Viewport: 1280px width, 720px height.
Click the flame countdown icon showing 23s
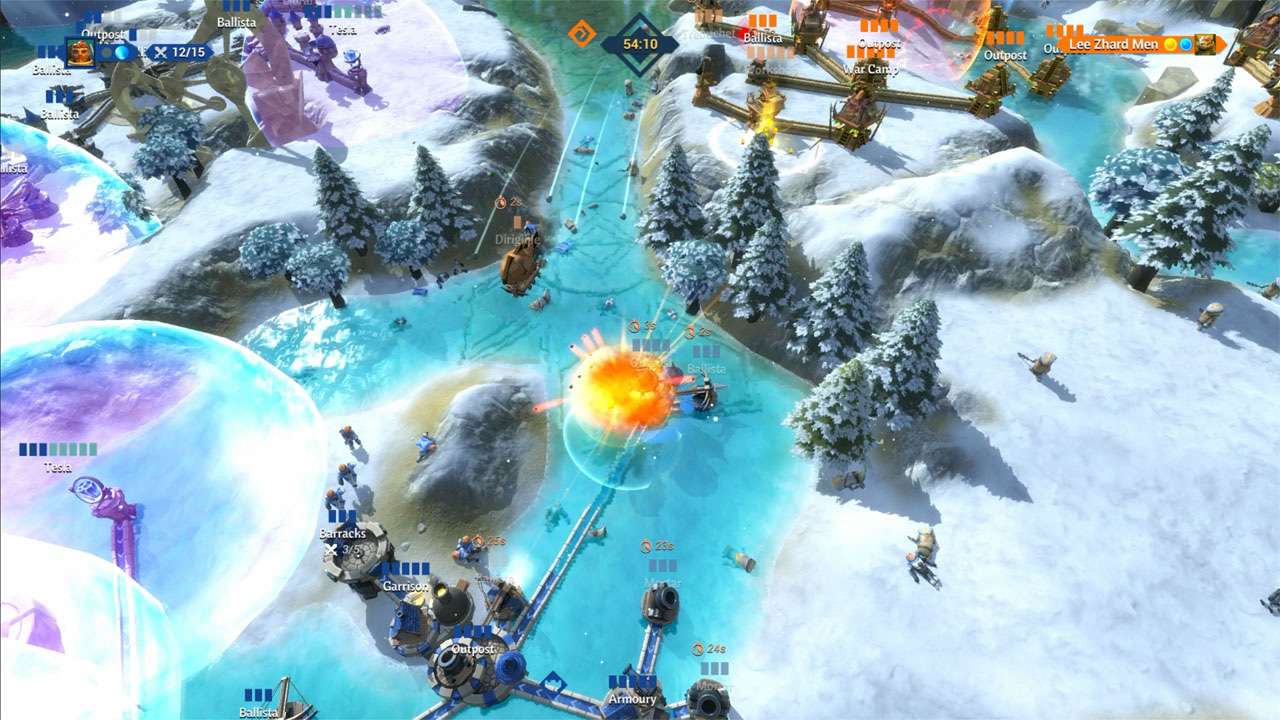click(x=645, y=546)
